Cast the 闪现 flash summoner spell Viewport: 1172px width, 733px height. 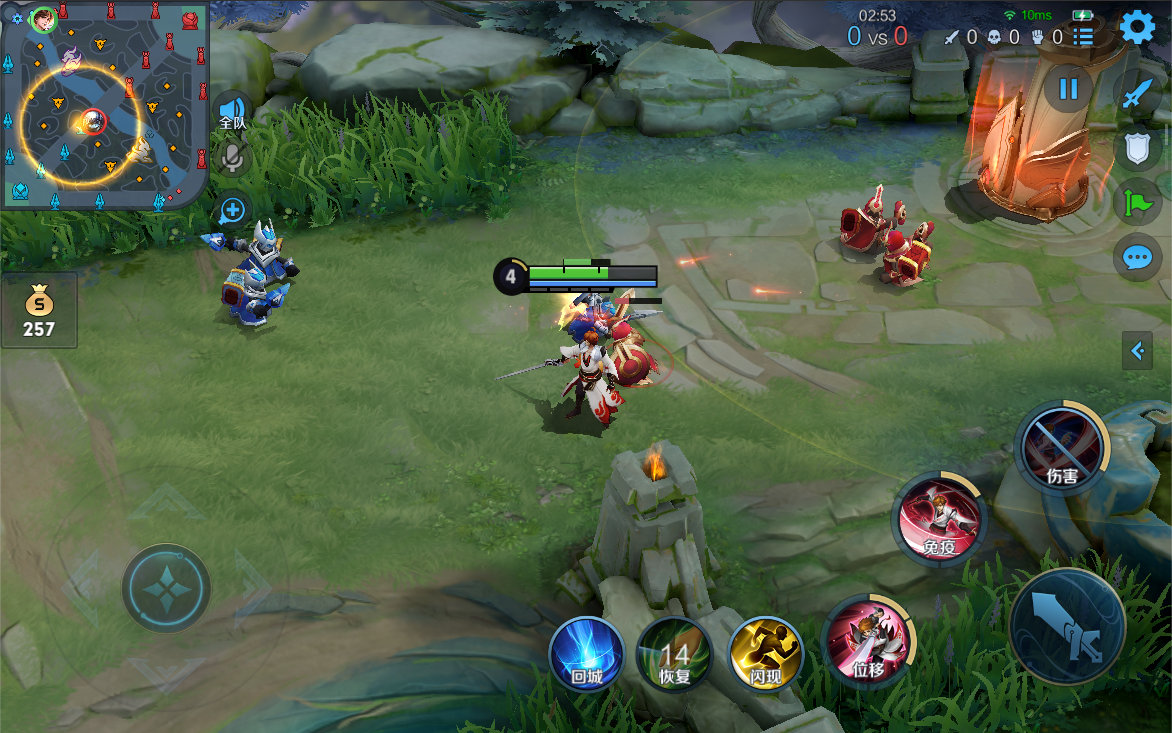tap(765, 654)
